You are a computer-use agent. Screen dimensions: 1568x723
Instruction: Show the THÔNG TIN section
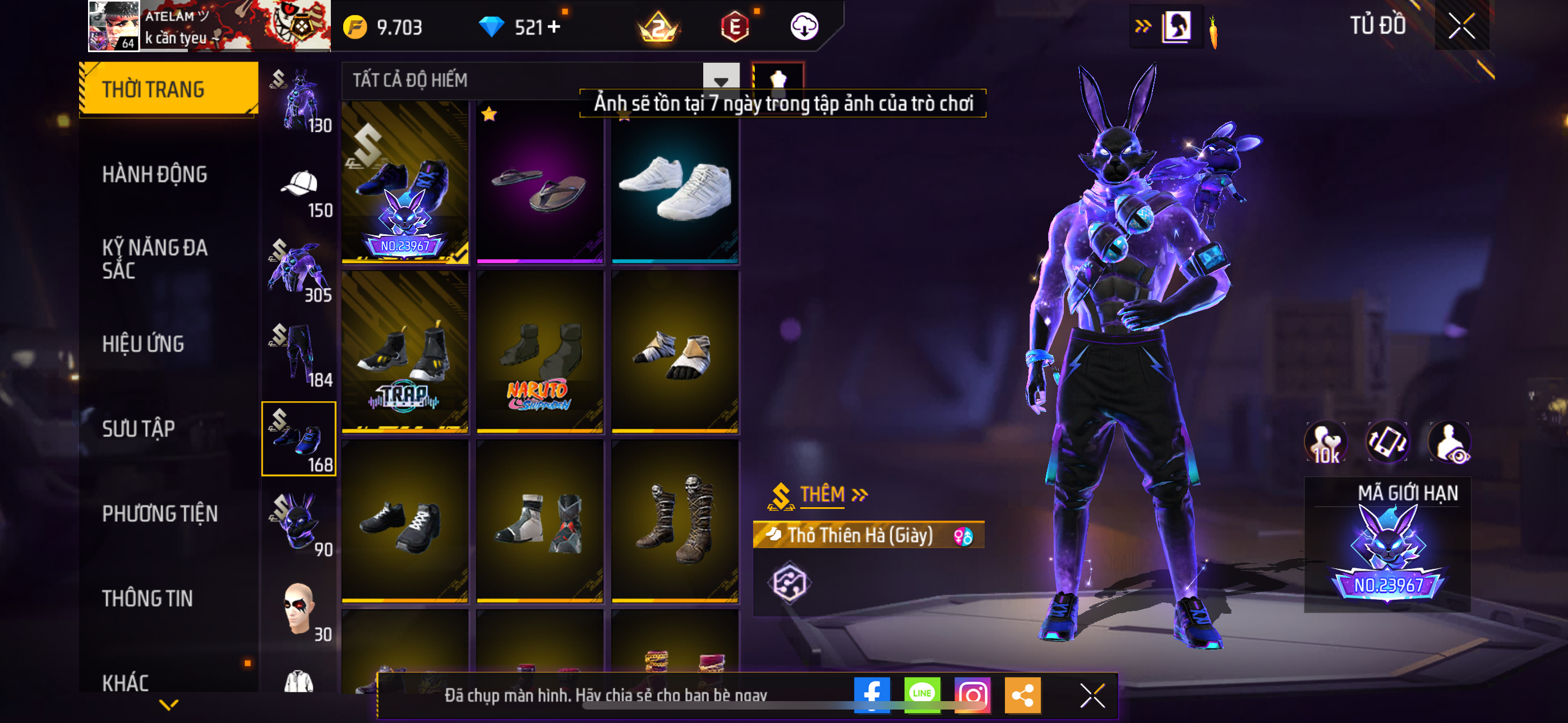[147, 598]
